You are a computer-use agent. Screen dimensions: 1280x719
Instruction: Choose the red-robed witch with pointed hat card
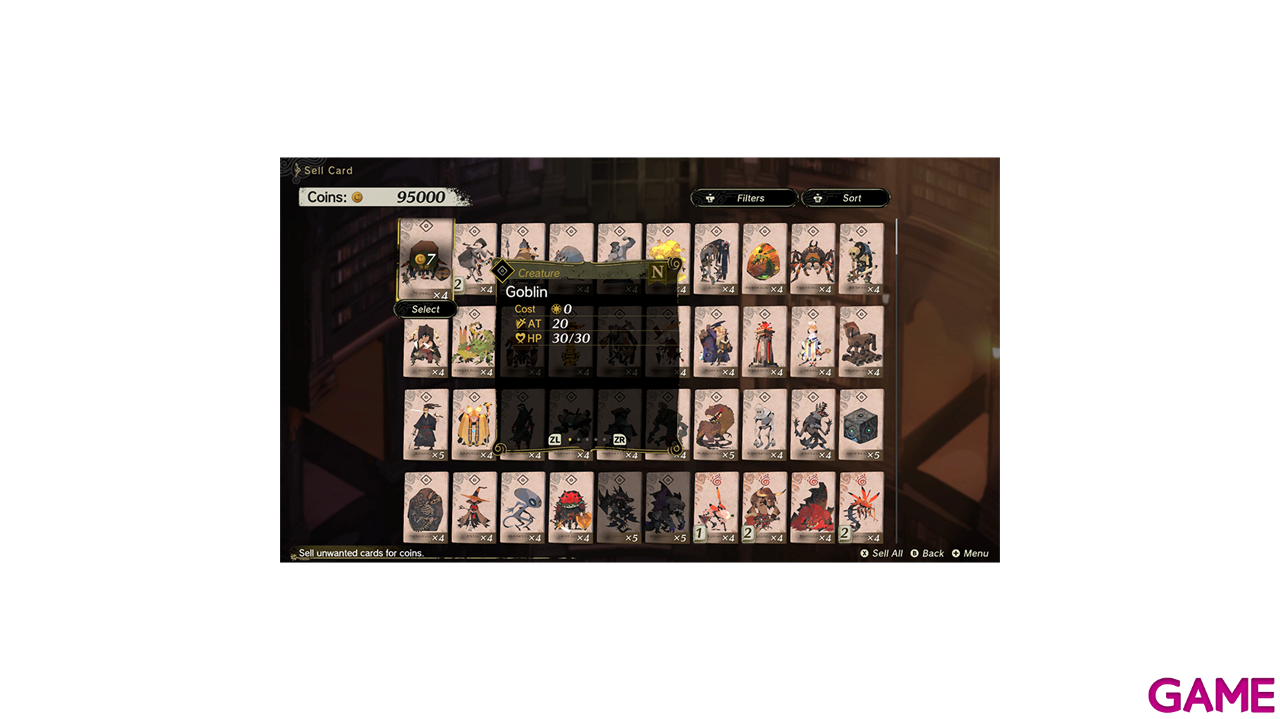tap(474, 508)
